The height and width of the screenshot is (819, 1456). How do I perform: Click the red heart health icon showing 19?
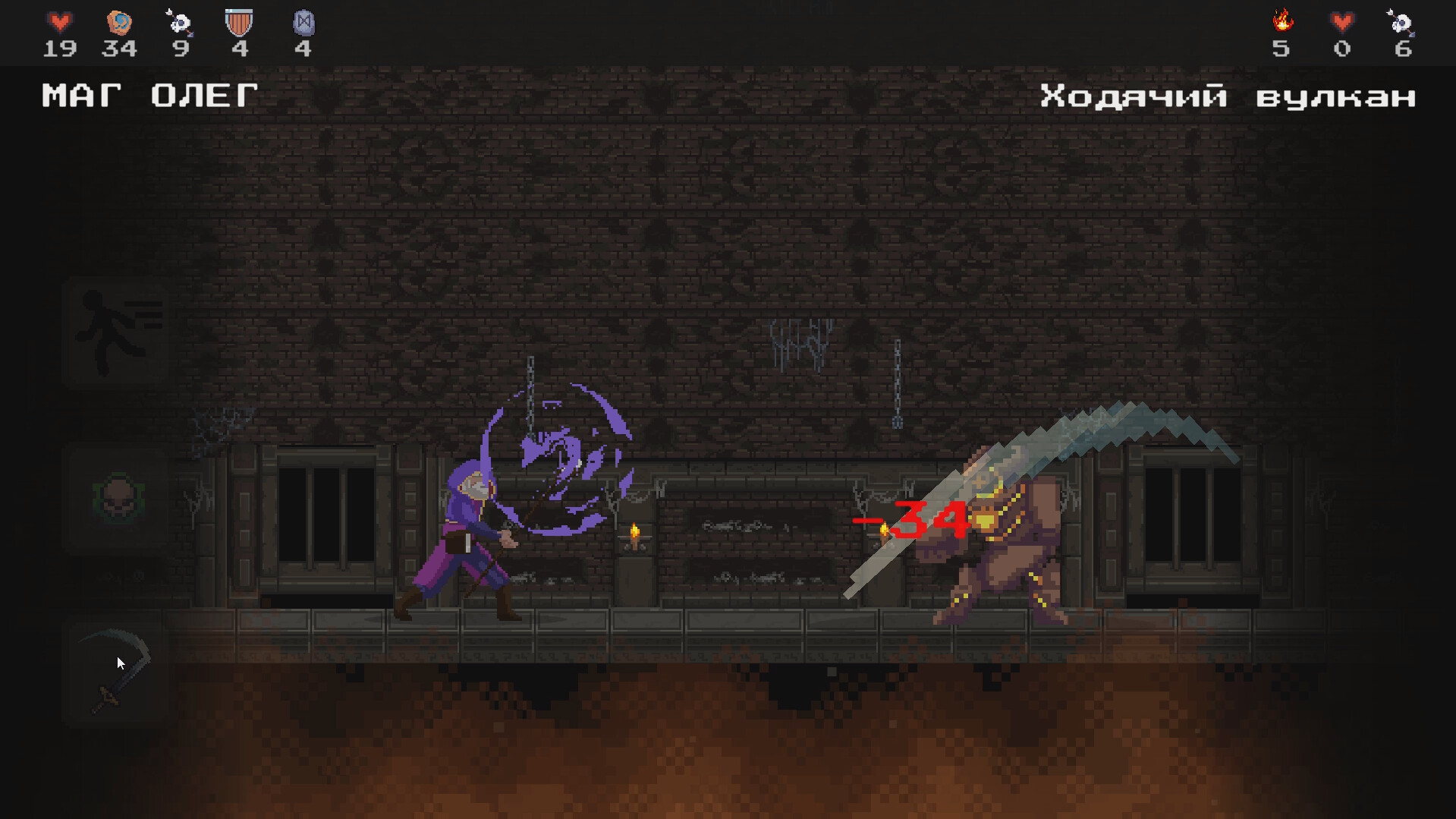(x=59, y=23)
